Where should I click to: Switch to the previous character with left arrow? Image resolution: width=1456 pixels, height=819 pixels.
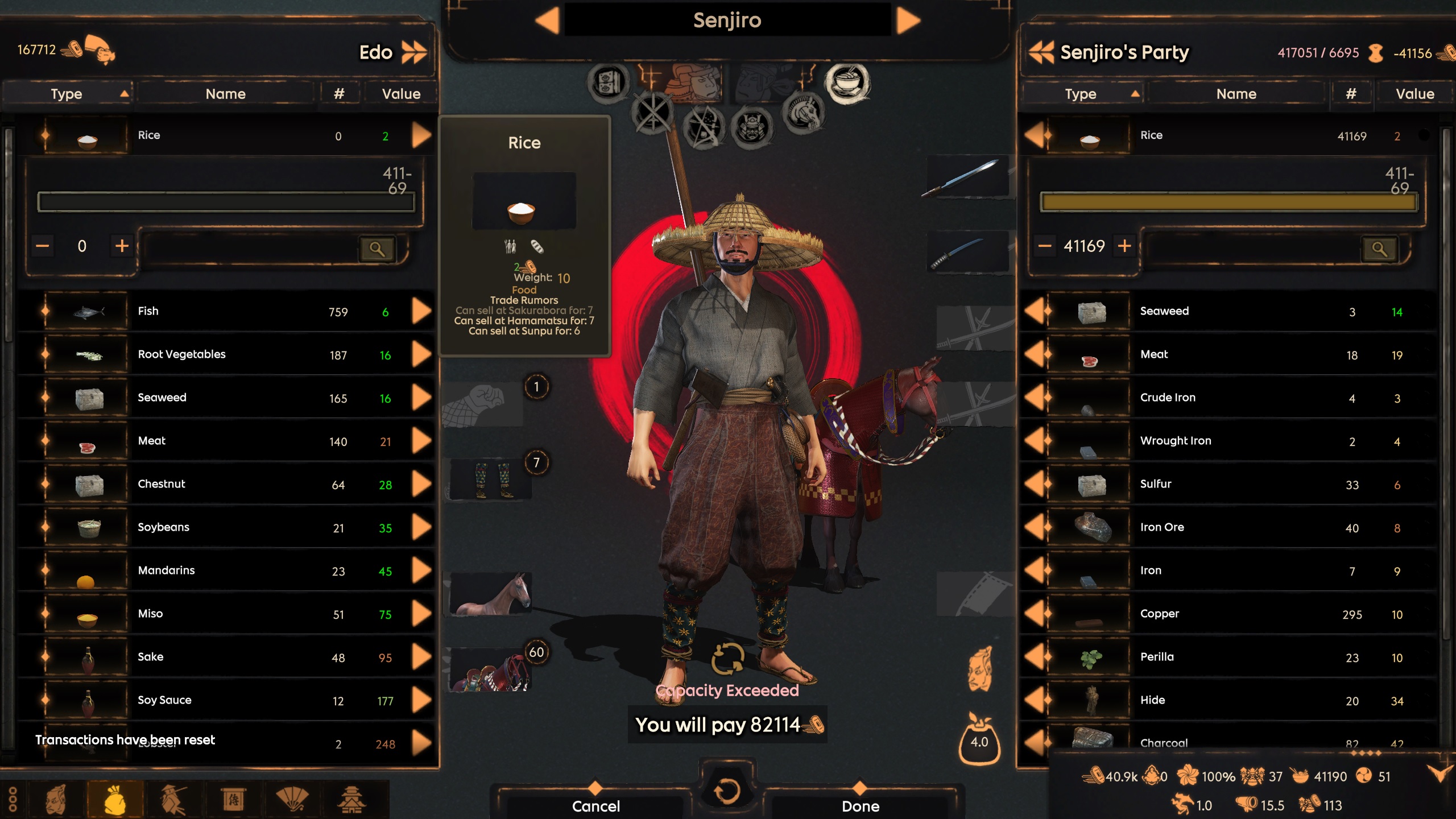pos(547,21)
